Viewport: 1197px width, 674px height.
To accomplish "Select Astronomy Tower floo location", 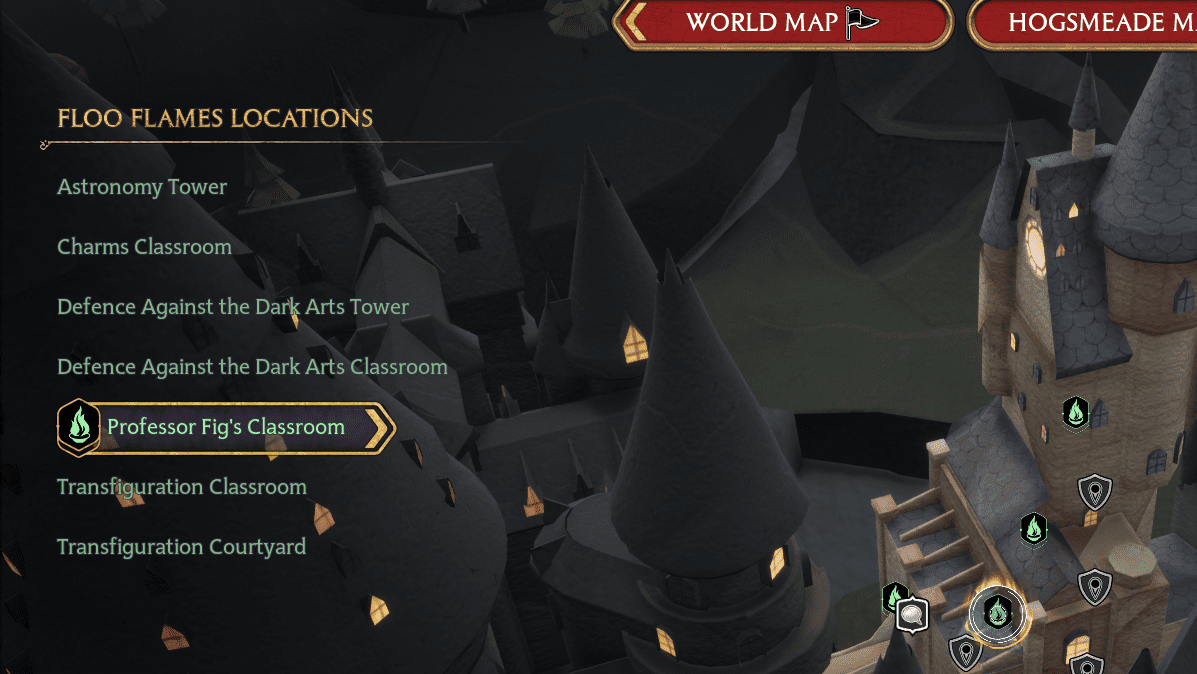I will [x=142, y=187].
